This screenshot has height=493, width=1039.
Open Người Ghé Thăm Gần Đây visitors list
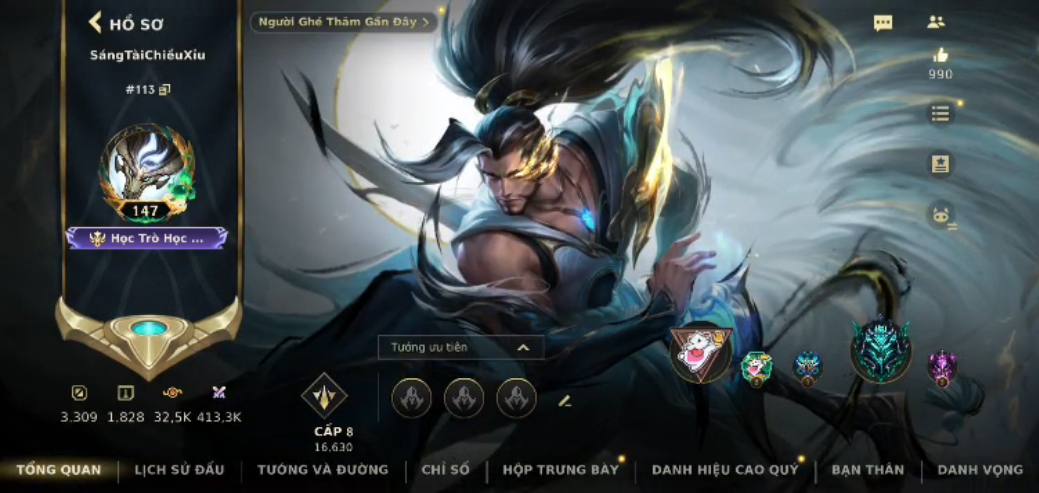[x=344, y=22]
